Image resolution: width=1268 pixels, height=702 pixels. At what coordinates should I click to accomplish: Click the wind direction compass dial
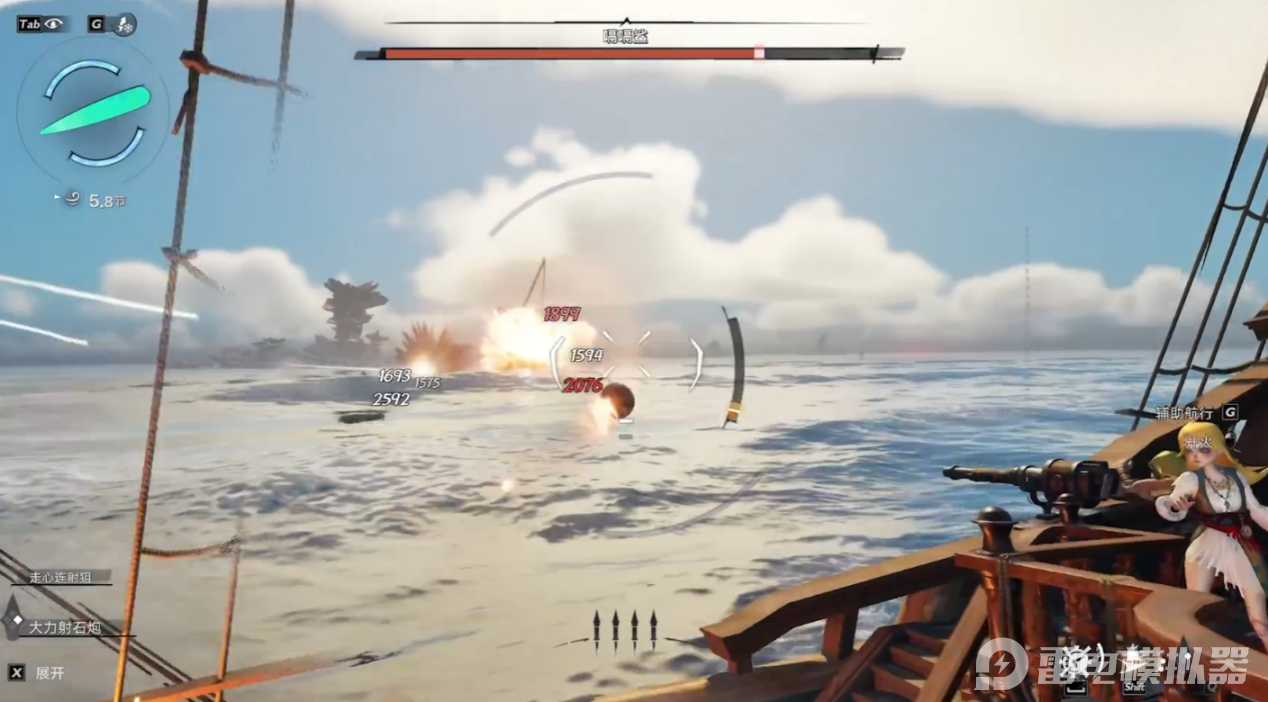tap(95, 112)
